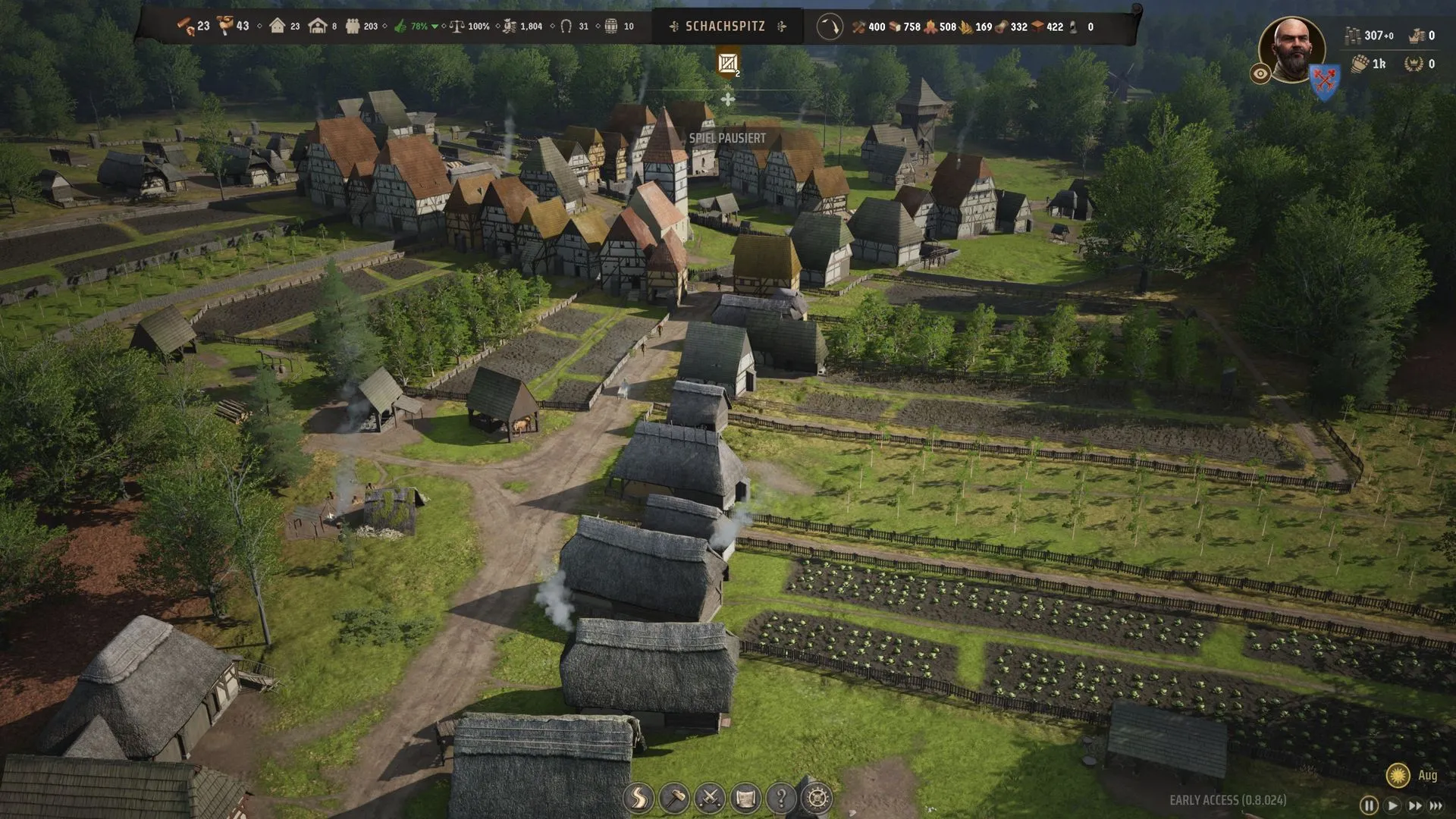1456x819 pixels.
Task: Toggle the eye icon beside the portrait
Action: [1260, 74]
